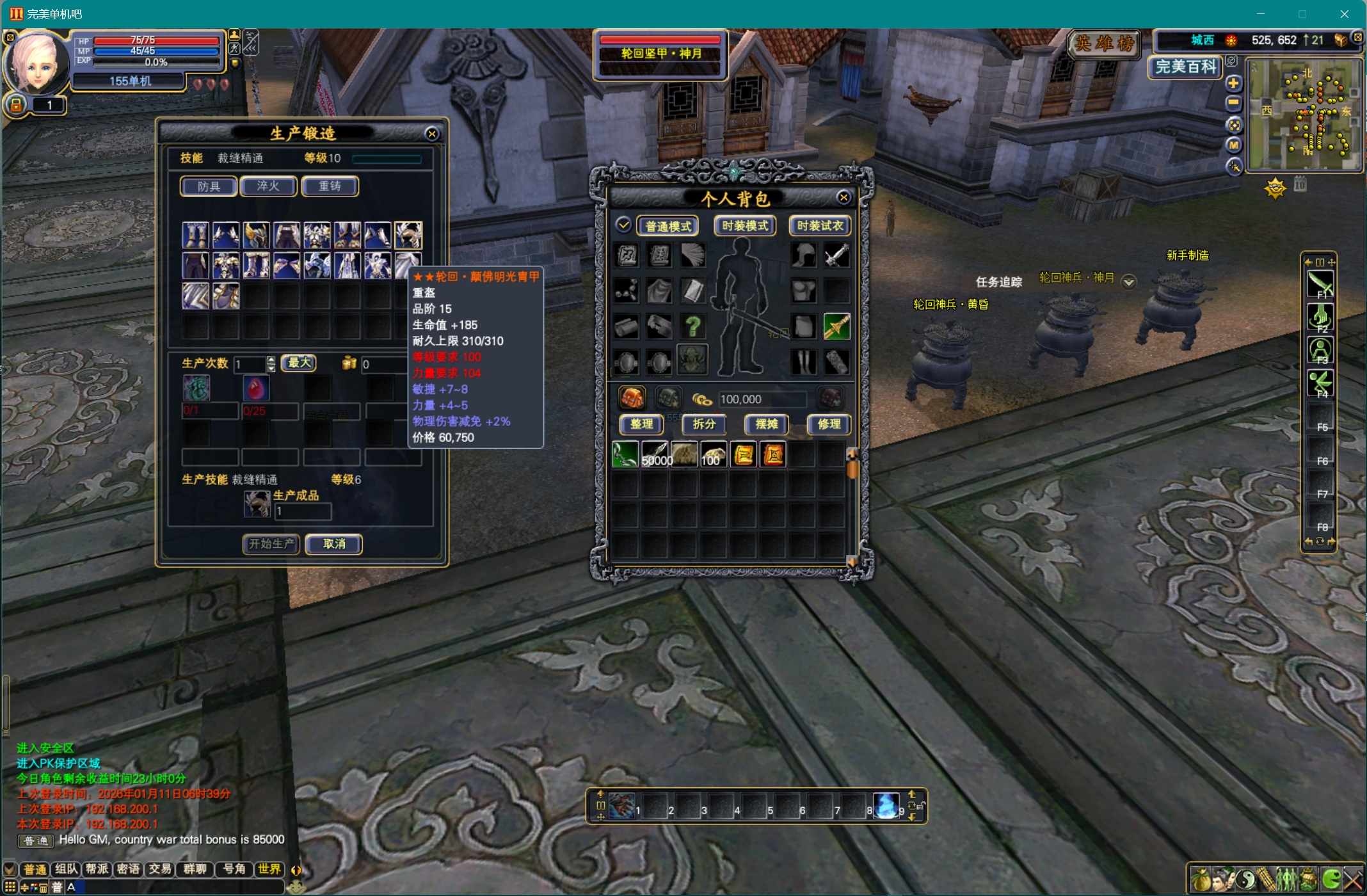
Task: Select the 世界 chat channel tab
Action: pos(269,868)
